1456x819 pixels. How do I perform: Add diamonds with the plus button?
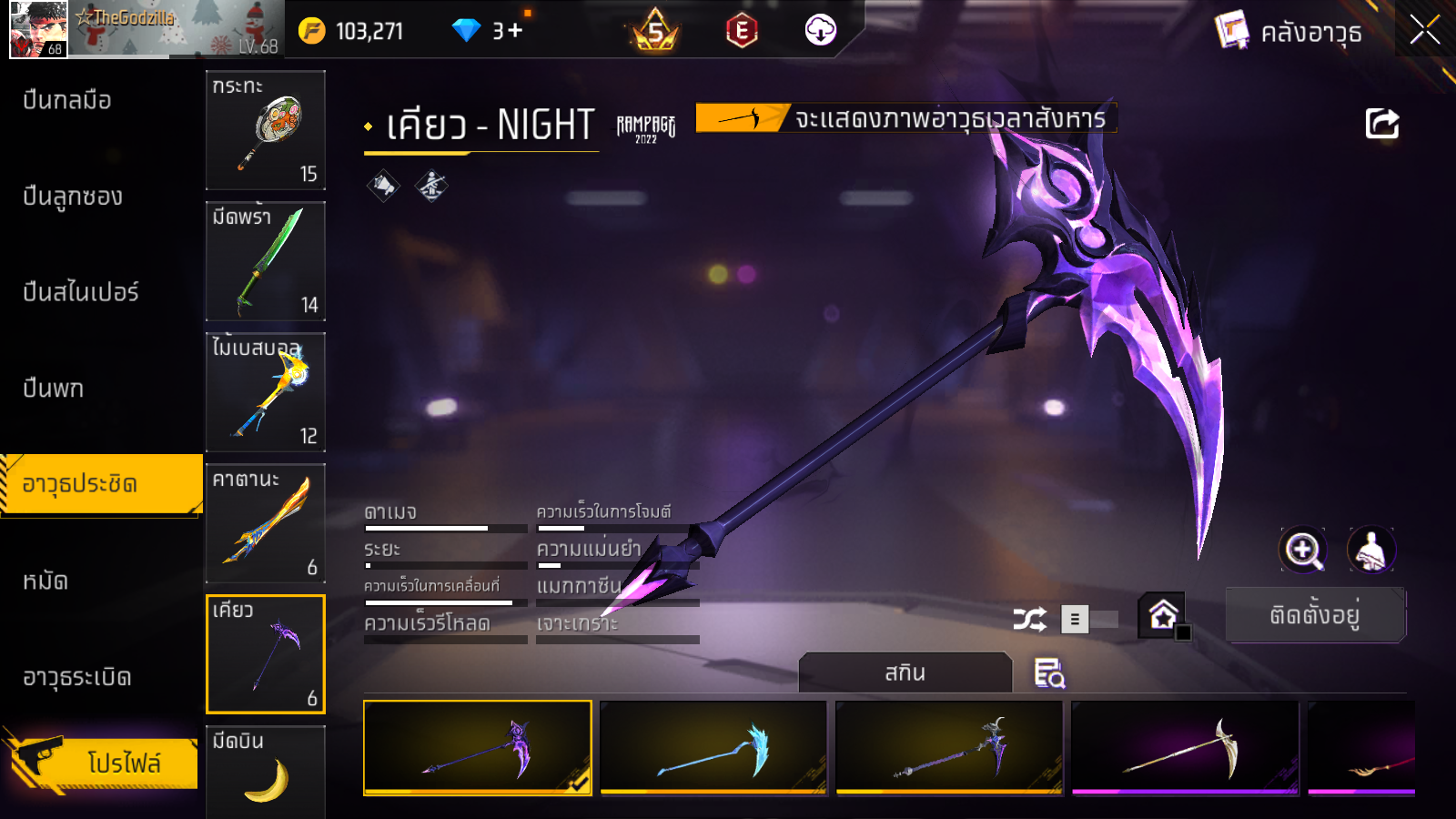[x=516, y=31]
